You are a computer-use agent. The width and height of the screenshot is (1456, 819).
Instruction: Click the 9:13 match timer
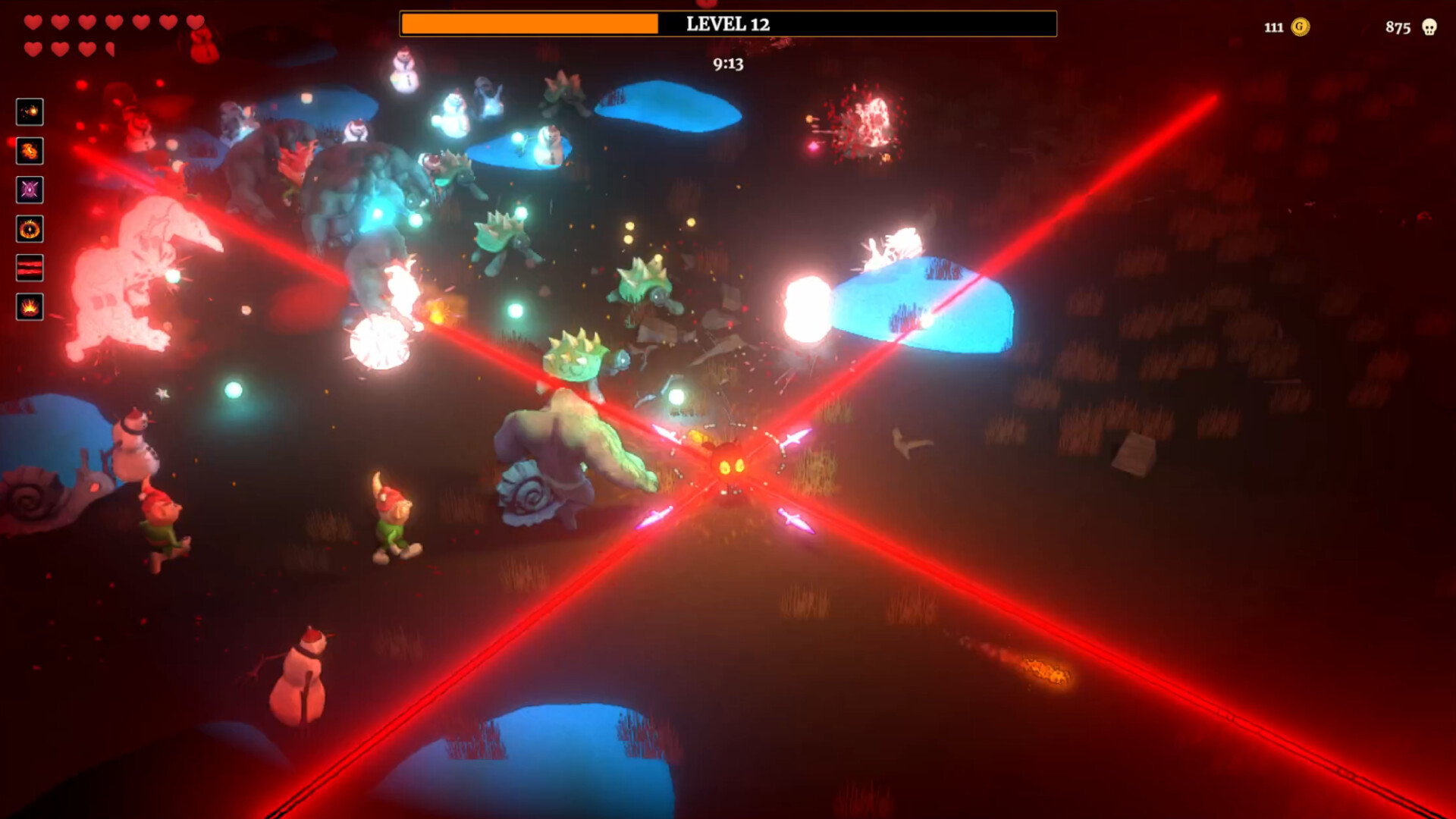pyautogui.click(x=726, y=64)
